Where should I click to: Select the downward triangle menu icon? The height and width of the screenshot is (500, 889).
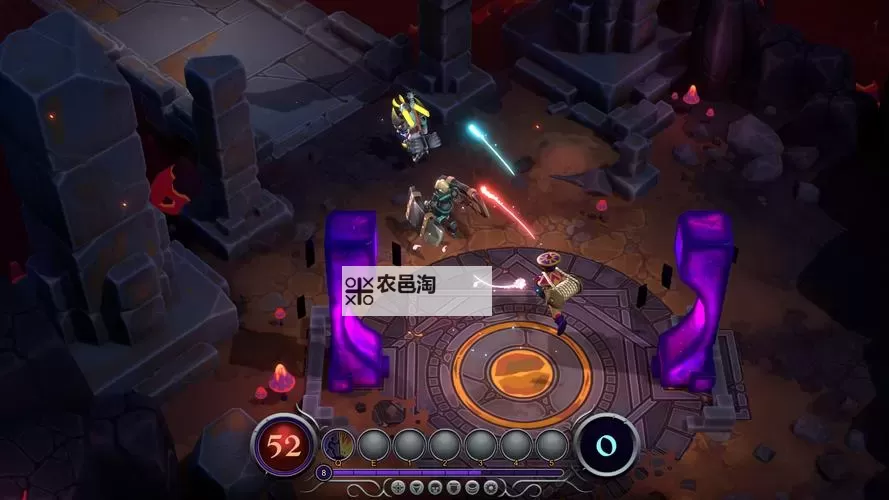[417, 487]
